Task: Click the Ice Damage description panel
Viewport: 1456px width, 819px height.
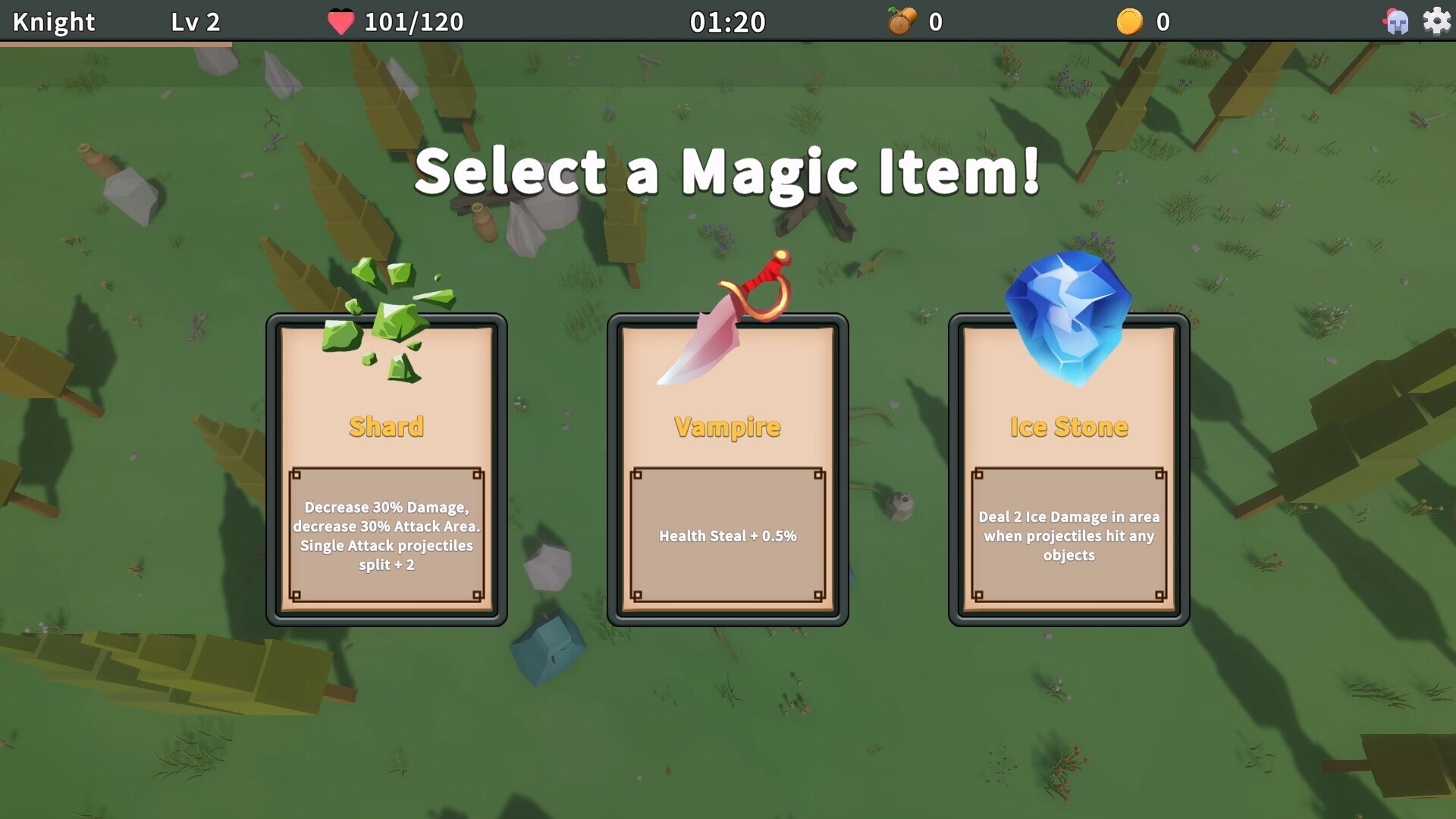Action: (x=1069, y=535)
